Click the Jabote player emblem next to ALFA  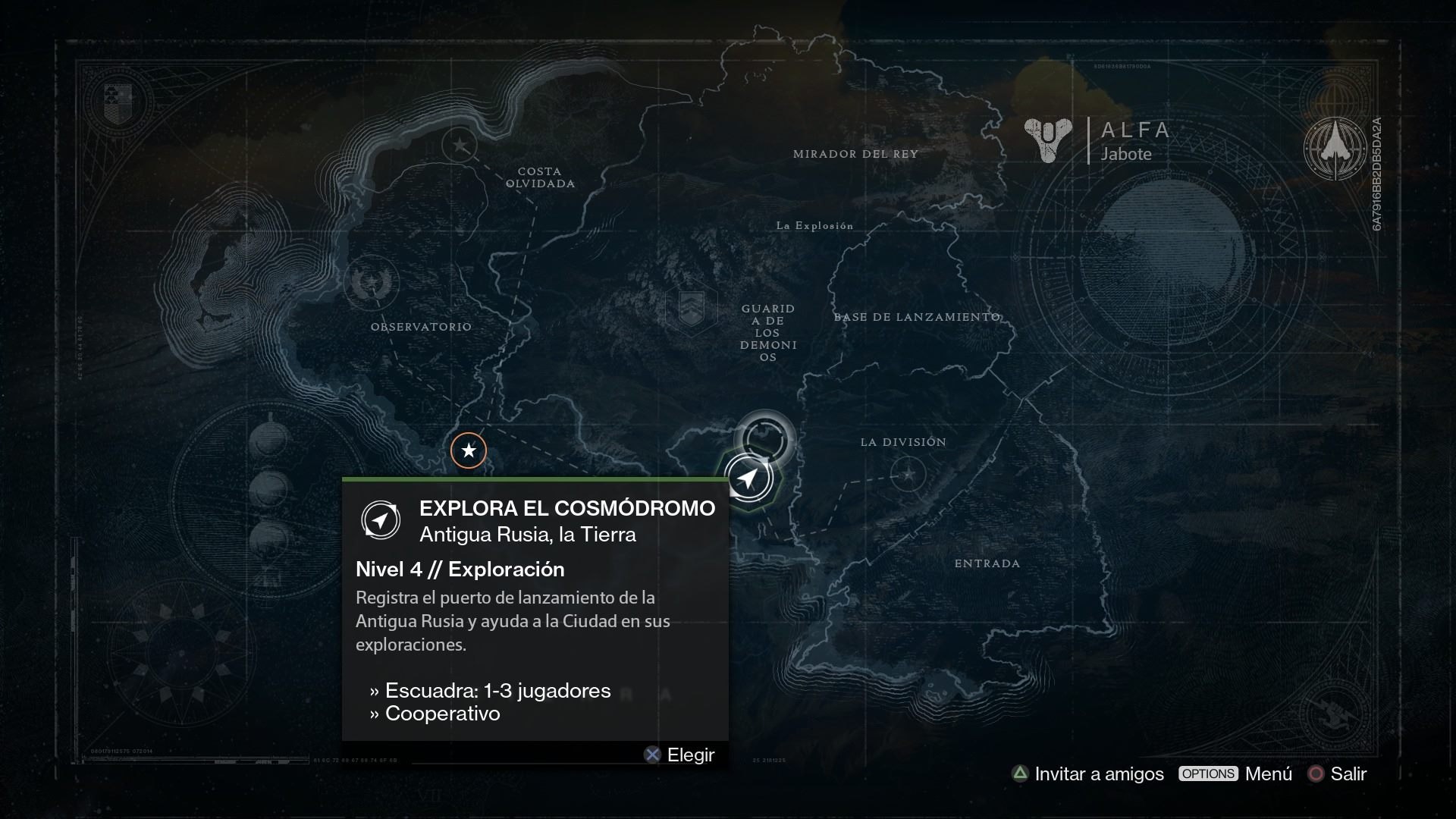point(1049,140)
